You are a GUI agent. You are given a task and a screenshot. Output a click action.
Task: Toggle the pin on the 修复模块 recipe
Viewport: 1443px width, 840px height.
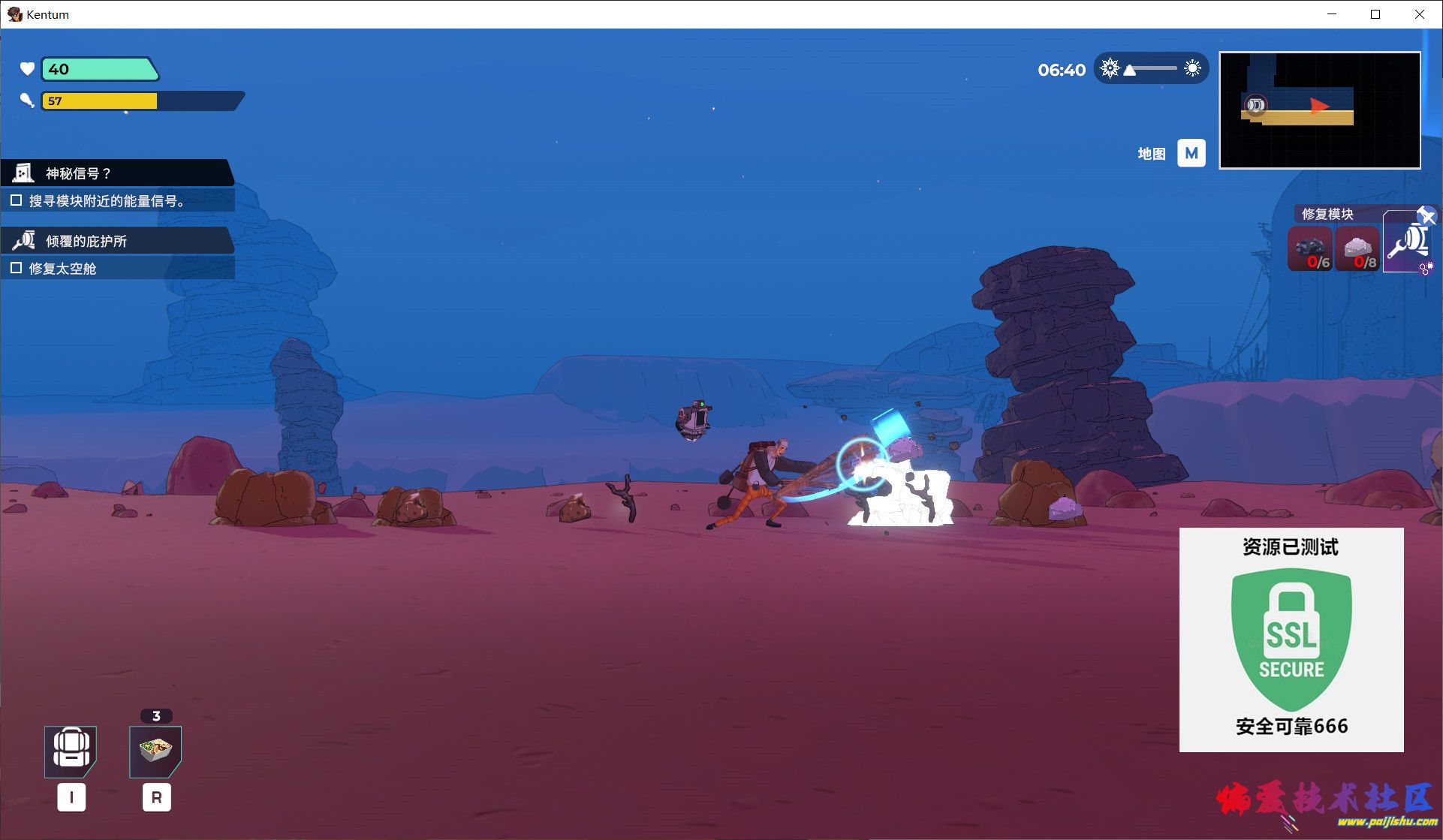pos(1426,216)
